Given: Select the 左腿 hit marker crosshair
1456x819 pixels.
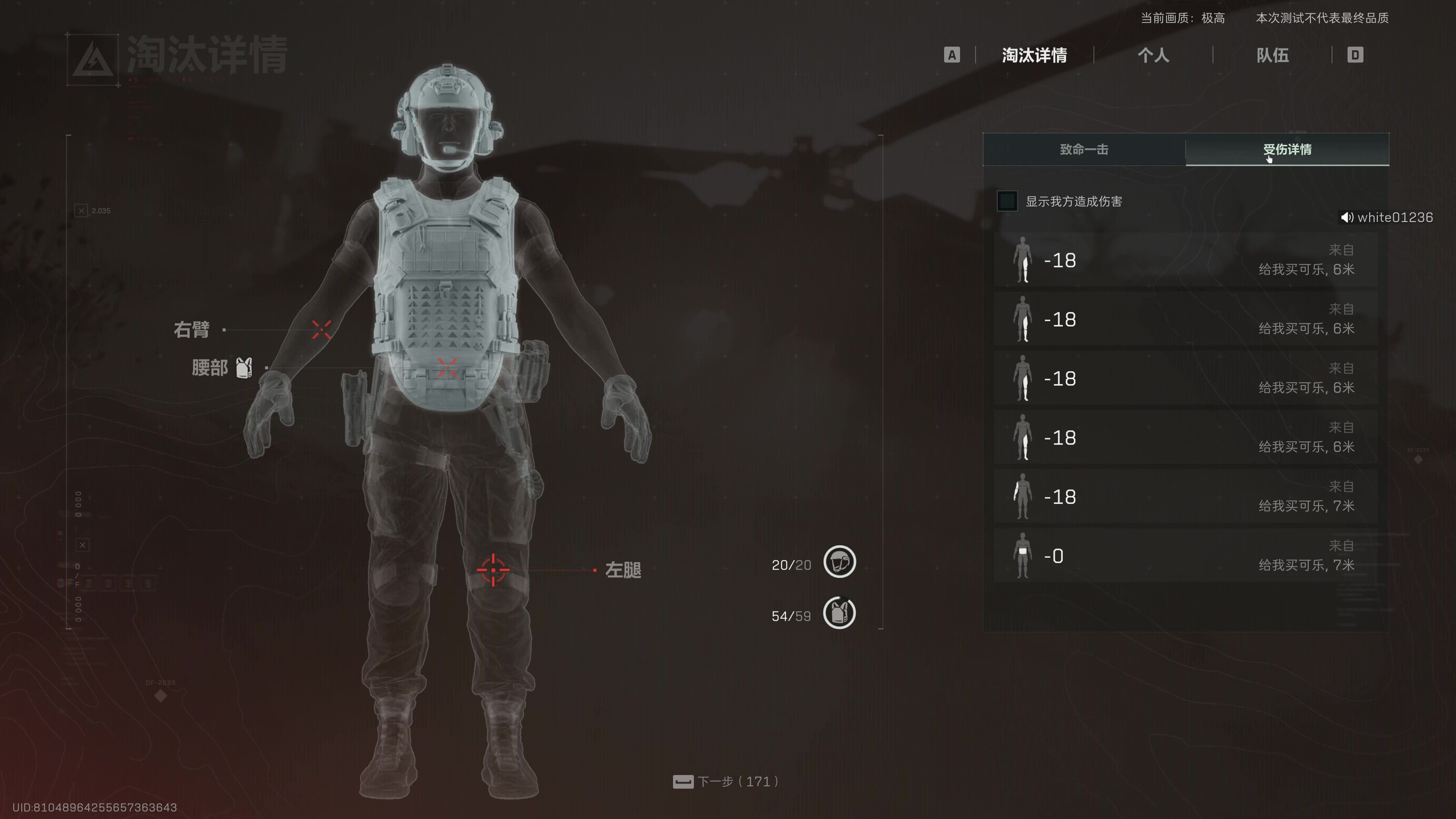Looking at the screenshot, I should tap(493, 570).
